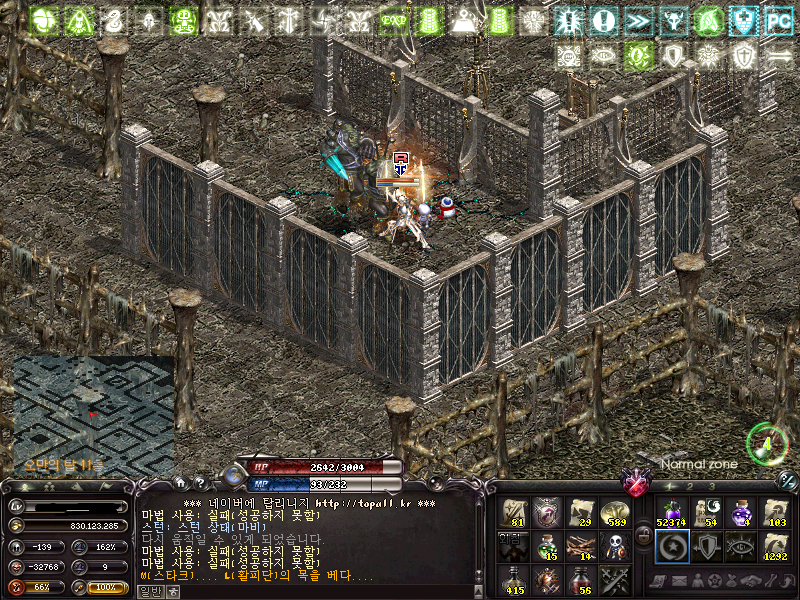Switch to hotbar page 3
This screenshot has width=800, height=600.
712,485
